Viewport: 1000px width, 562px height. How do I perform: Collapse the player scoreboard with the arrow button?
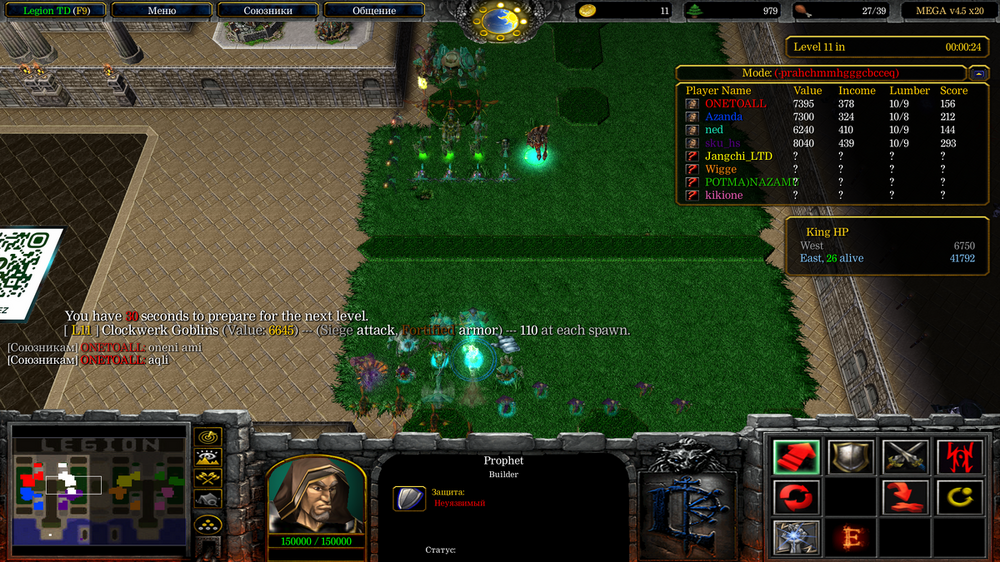tap(978, 73)
